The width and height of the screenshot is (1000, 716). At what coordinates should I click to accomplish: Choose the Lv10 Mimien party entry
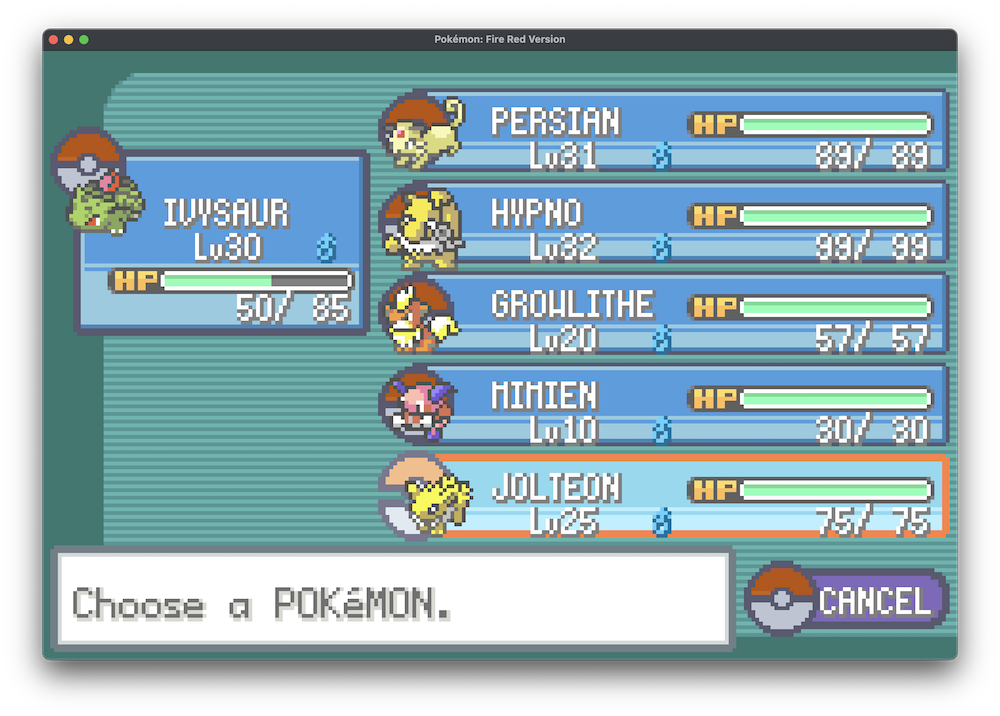click(665, 405)
